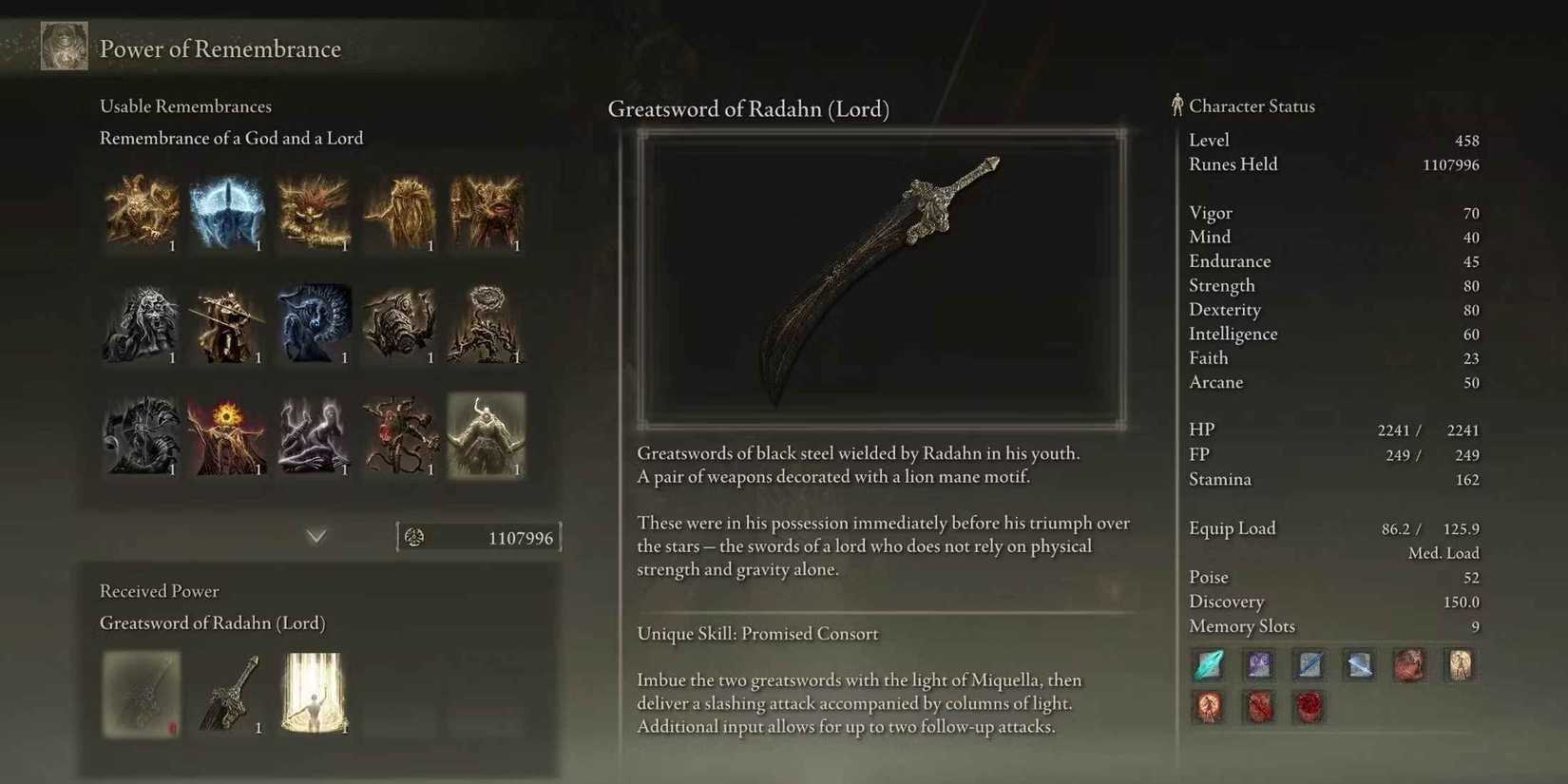Screen dimensions: 1568x784
Task: Click the rune counter showing 1107996
Action: (x=478, y=537)
